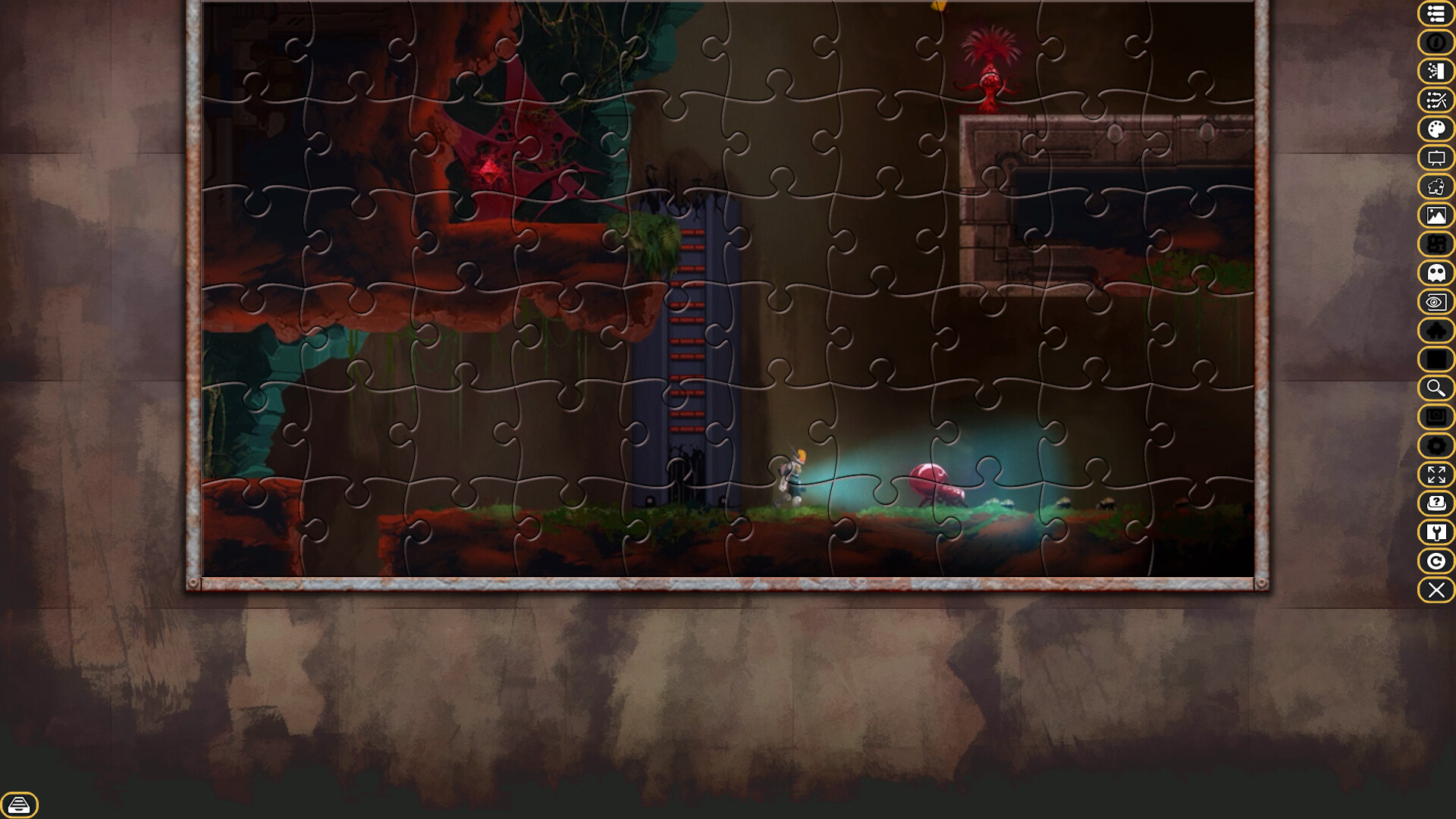Open the piece sorting arrows tool
The height and width of the screenshot is (819, 1456).
pos(1436,101)
